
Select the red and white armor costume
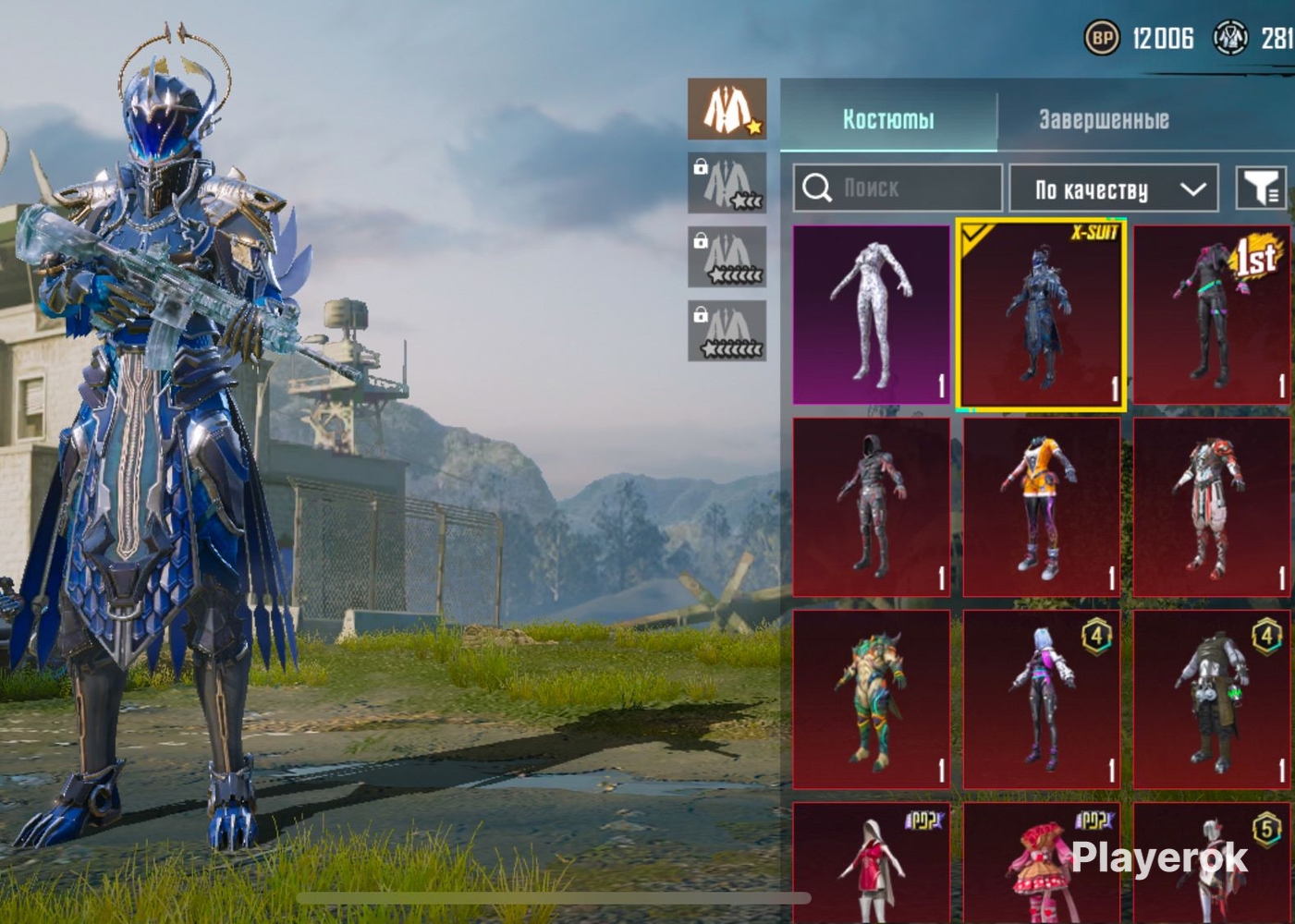click(x=1211, y=506)
